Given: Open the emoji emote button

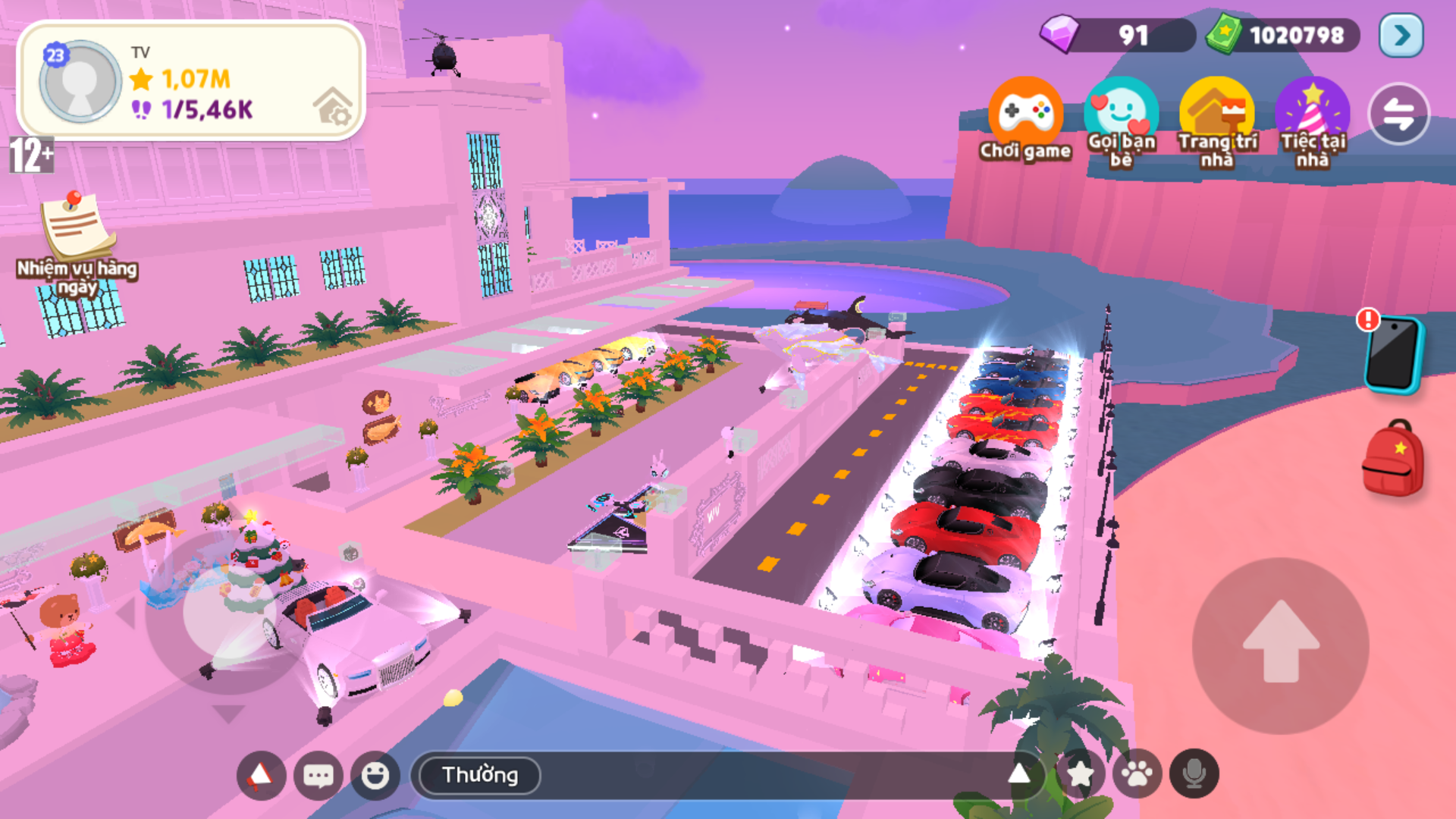Looking at the screenshot, I should [375, 775].
